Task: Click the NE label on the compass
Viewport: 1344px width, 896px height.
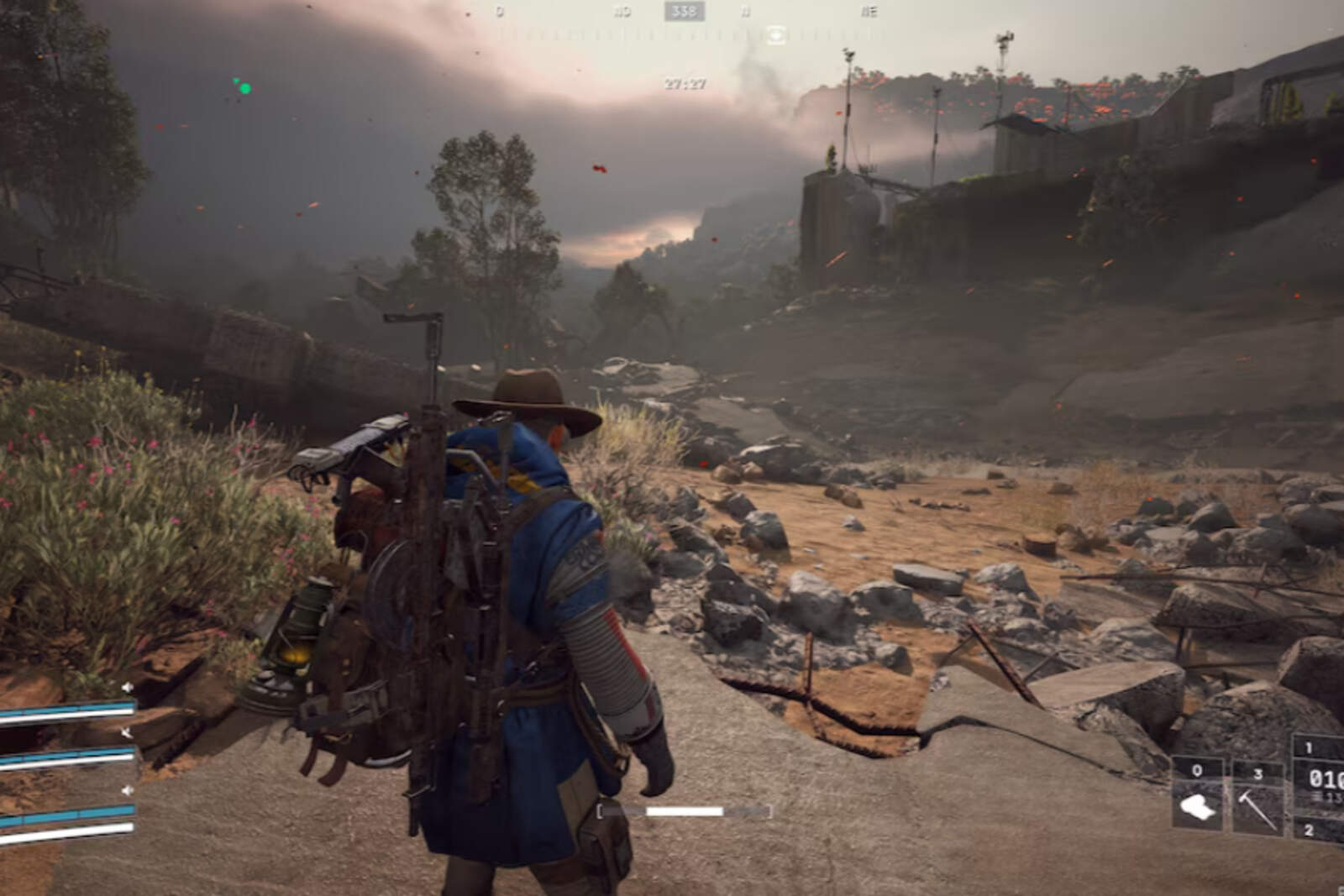Action: [873, 11]
